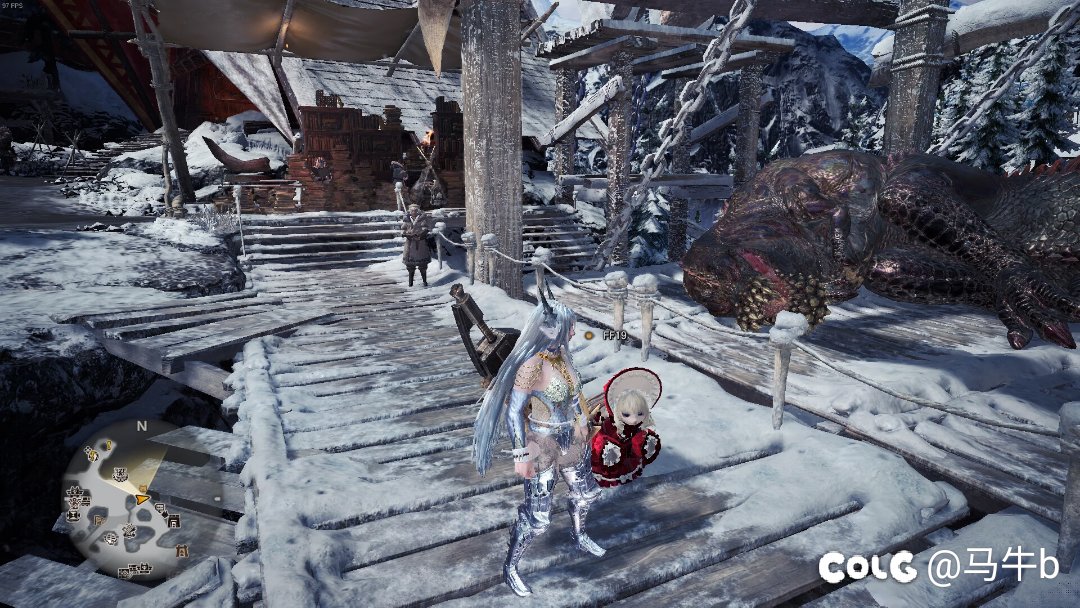Select the yellow exclamation marker on minimap
This screenshot has height=608, width=1080.
click(x=109, y=446)
